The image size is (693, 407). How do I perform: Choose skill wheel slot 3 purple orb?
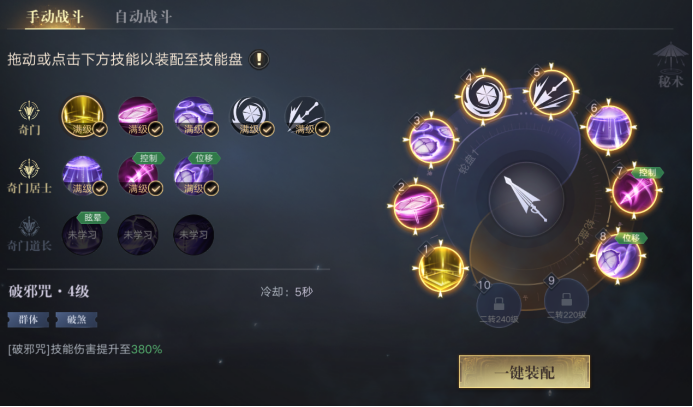click(432, 141)
